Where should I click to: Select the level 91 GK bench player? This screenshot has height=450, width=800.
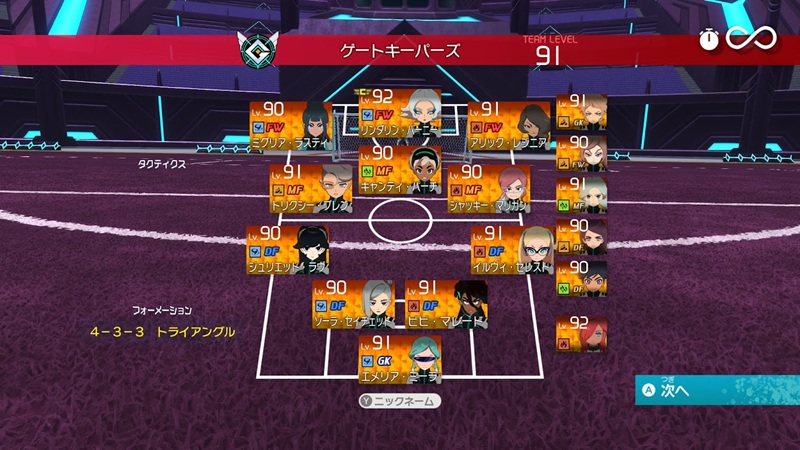581,112
